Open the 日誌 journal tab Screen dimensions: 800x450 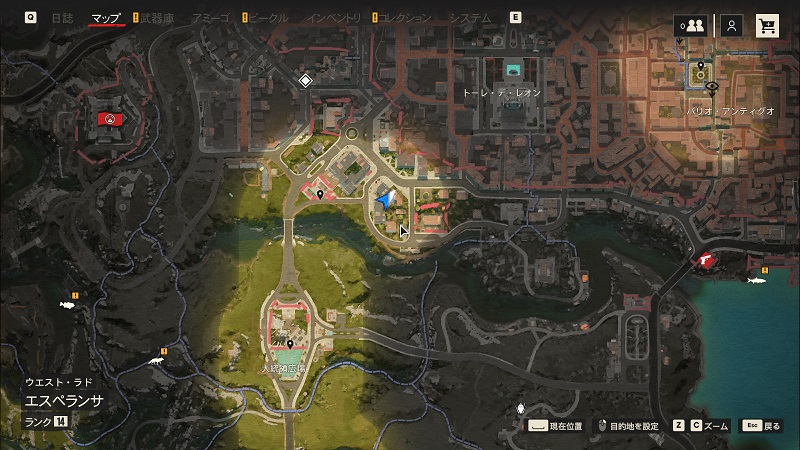click(x=62, y=18)
